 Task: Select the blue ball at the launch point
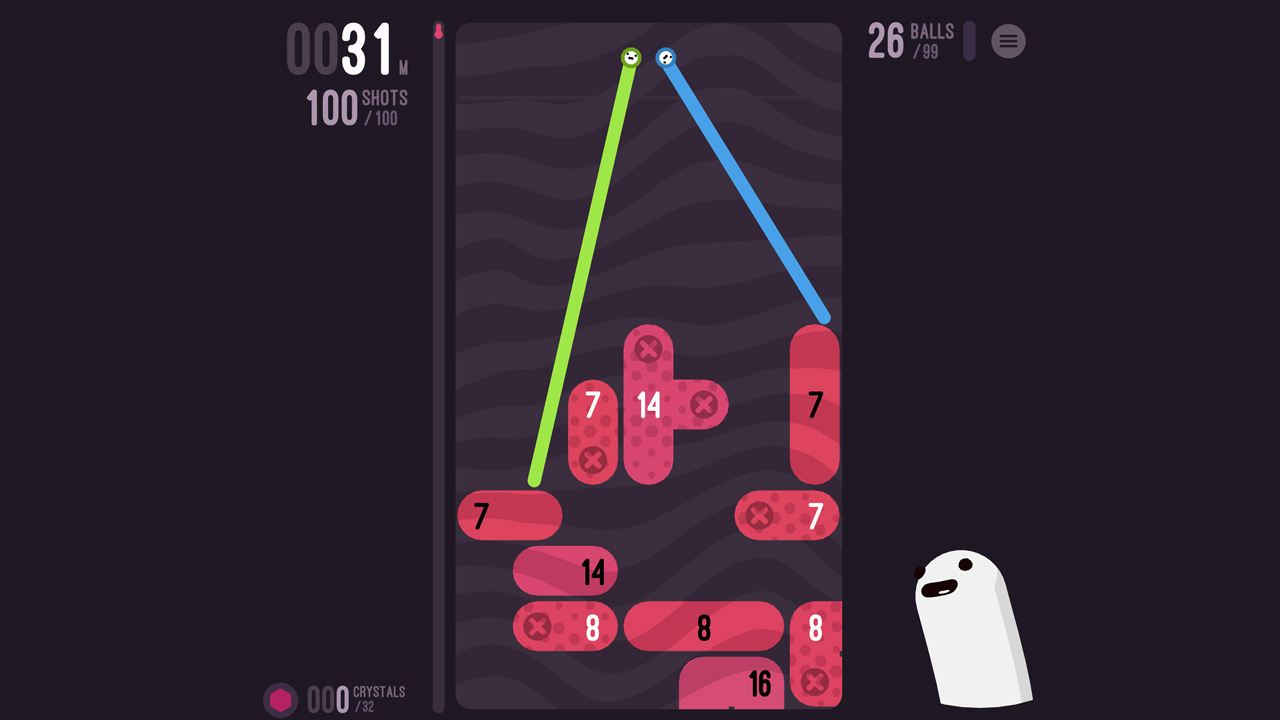[x=664, y=58]
